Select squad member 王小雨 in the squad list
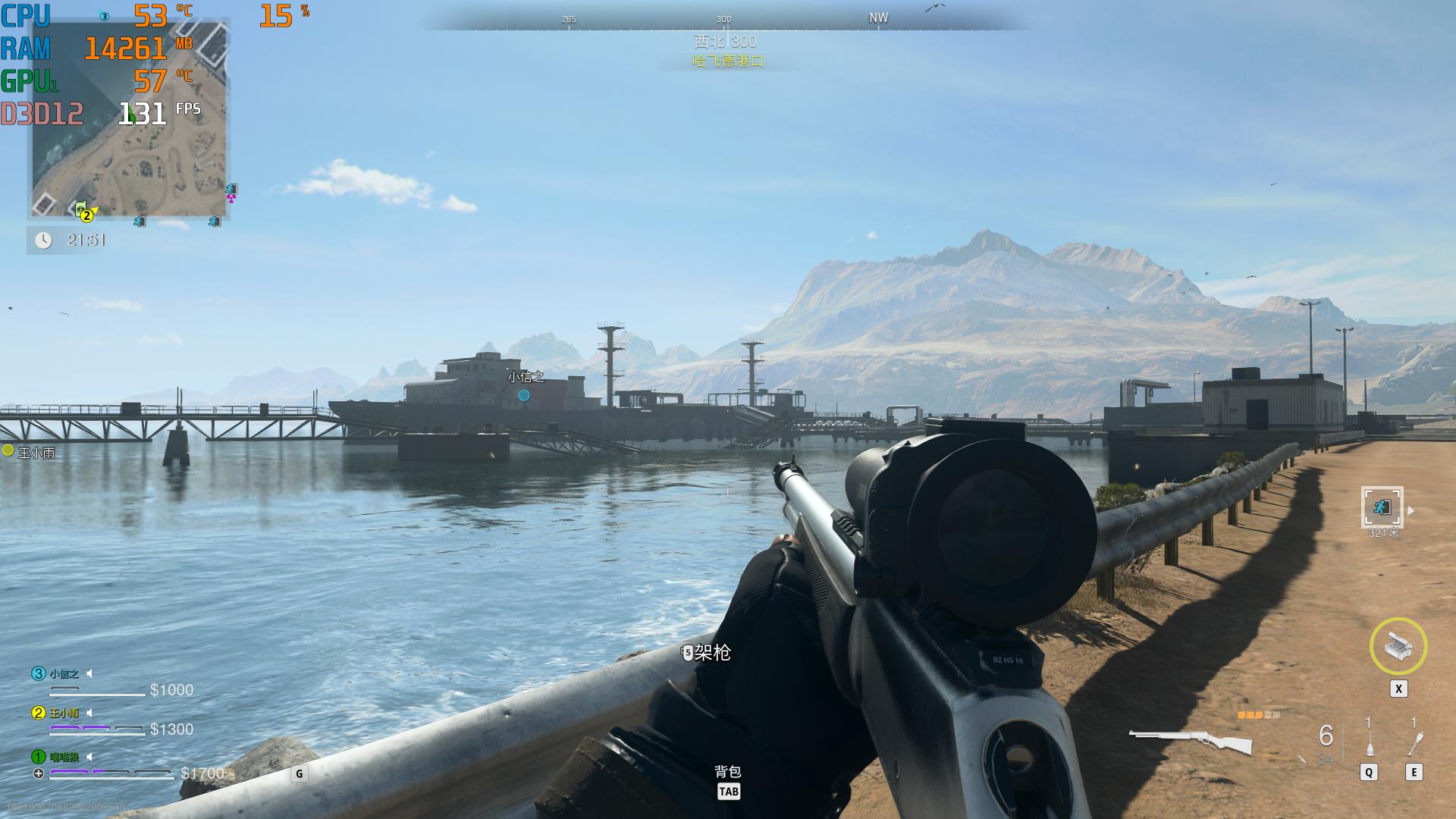This screenshot has height=819, width=1456. pyautogui.click(x=64, y=713)
